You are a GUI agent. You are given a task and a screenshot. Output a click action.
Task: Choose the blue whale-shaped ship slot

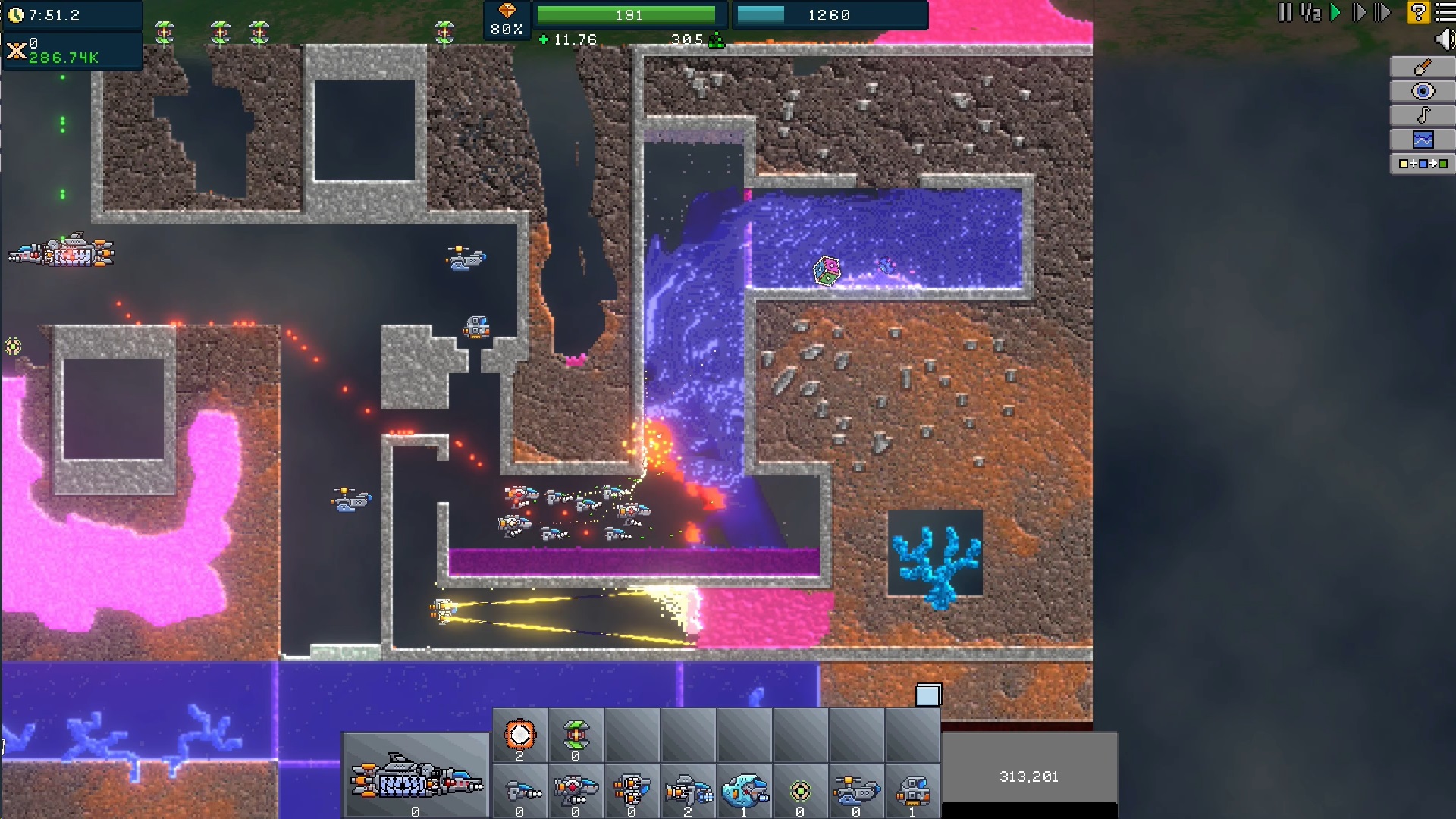[x=744, y=792]
